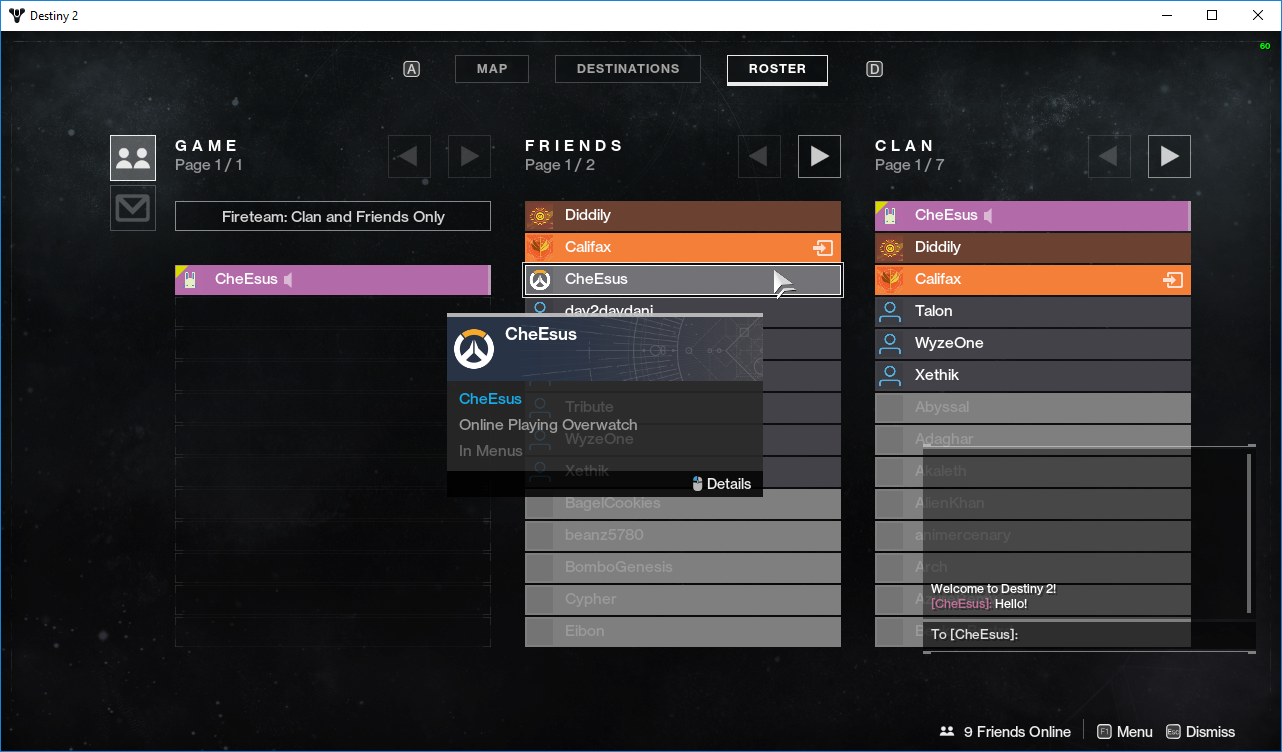Go to next Clan page
1282x752 pixels.
pos(1169,156)
